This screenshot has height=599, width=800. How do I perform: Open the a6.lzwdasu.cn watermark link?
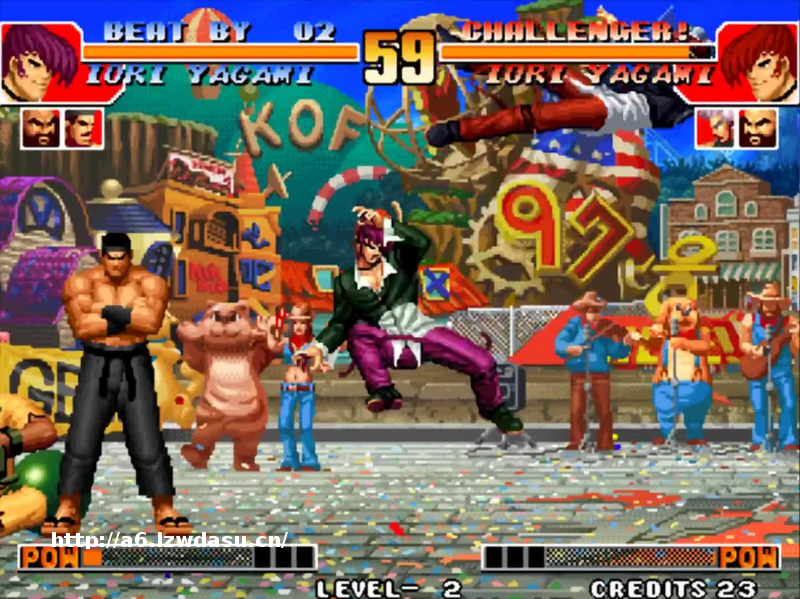[x=170, y=539]
